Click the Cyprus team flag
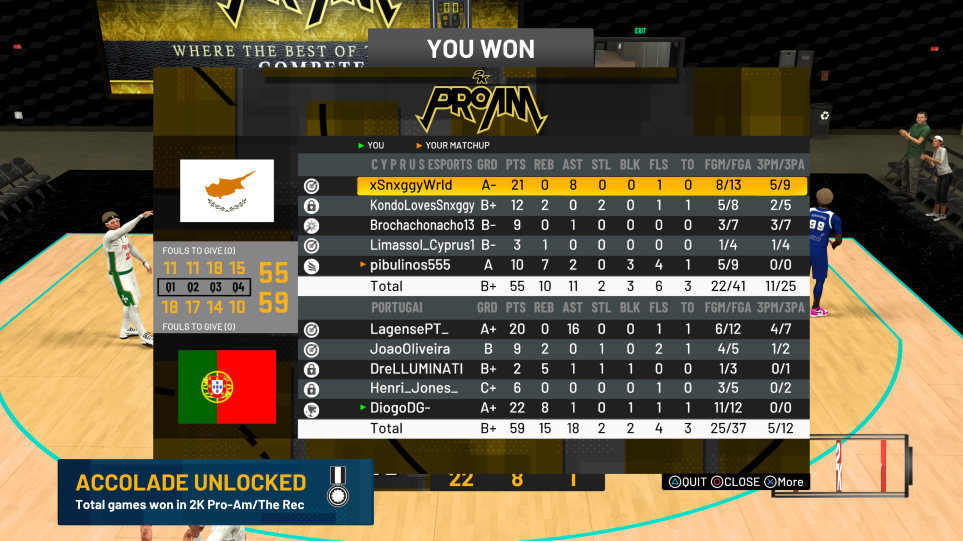 pyautogui.click(x=227, y=191)
